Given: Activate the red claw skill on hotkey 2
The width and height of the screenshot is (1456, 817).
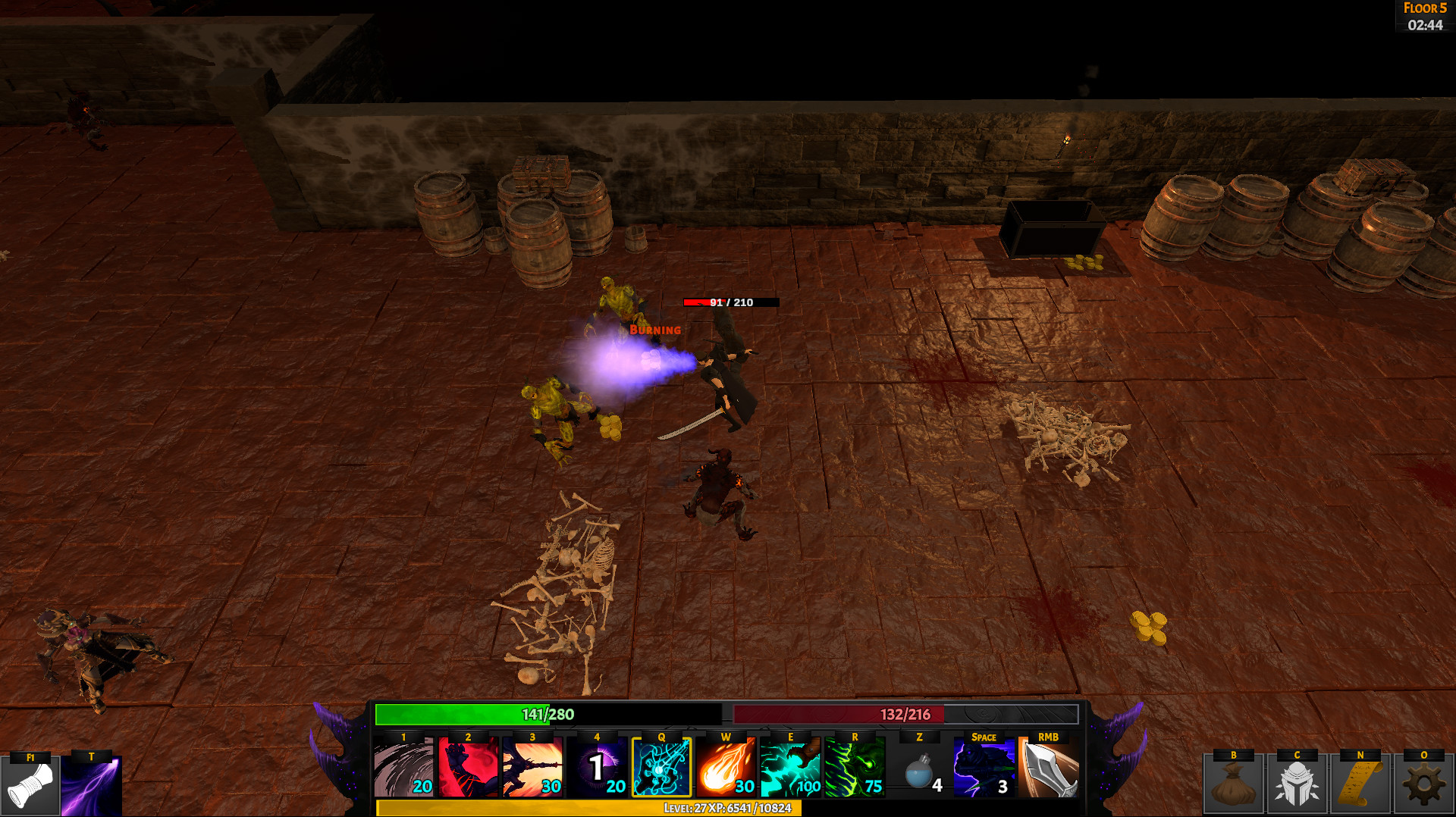Looking at the screenshot, I should pyautogui.click(x=468, y=768).
